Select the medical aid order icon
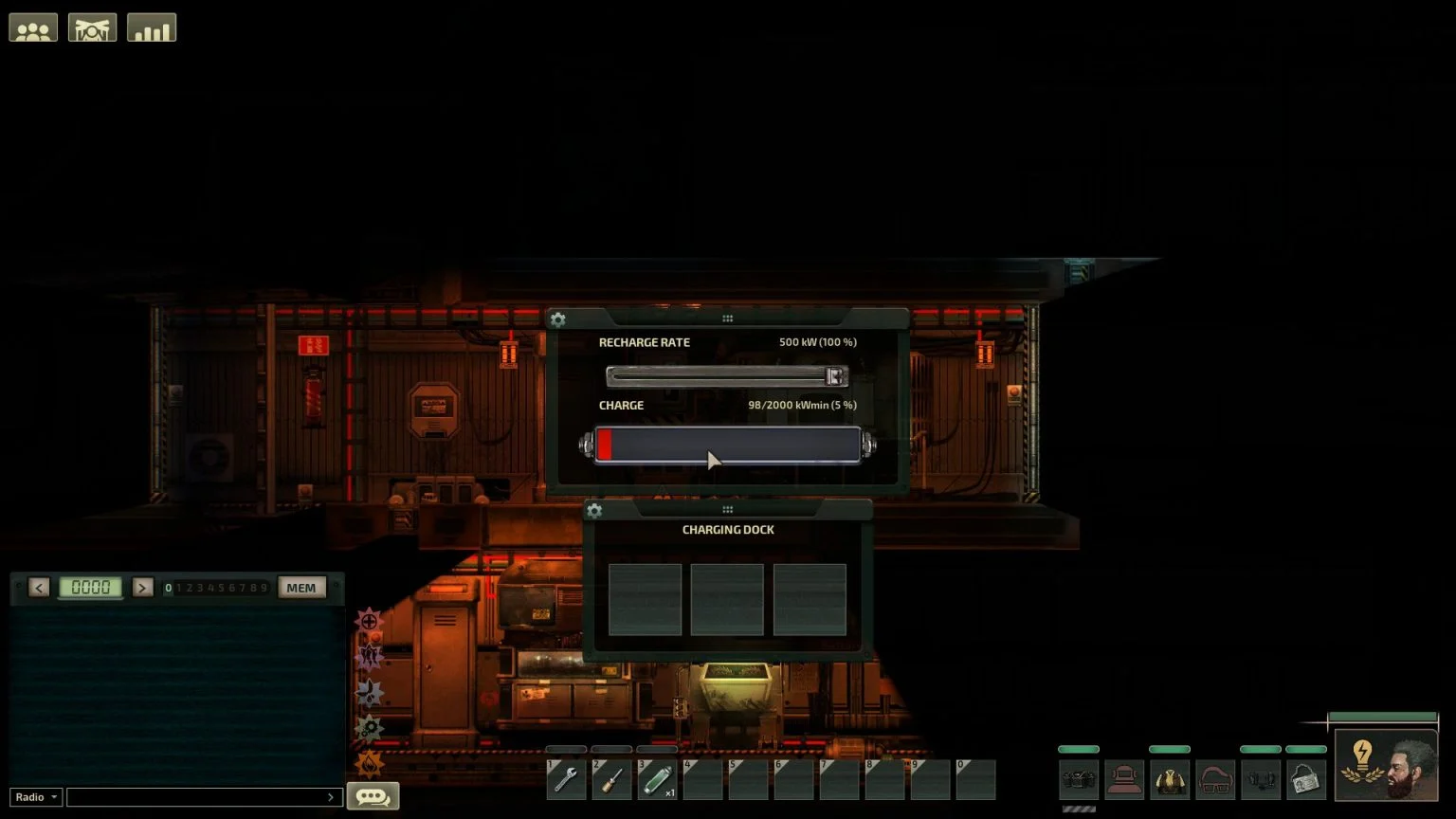Image resolution: width=1456 pixels, height=819 pixels. point(369,620)
